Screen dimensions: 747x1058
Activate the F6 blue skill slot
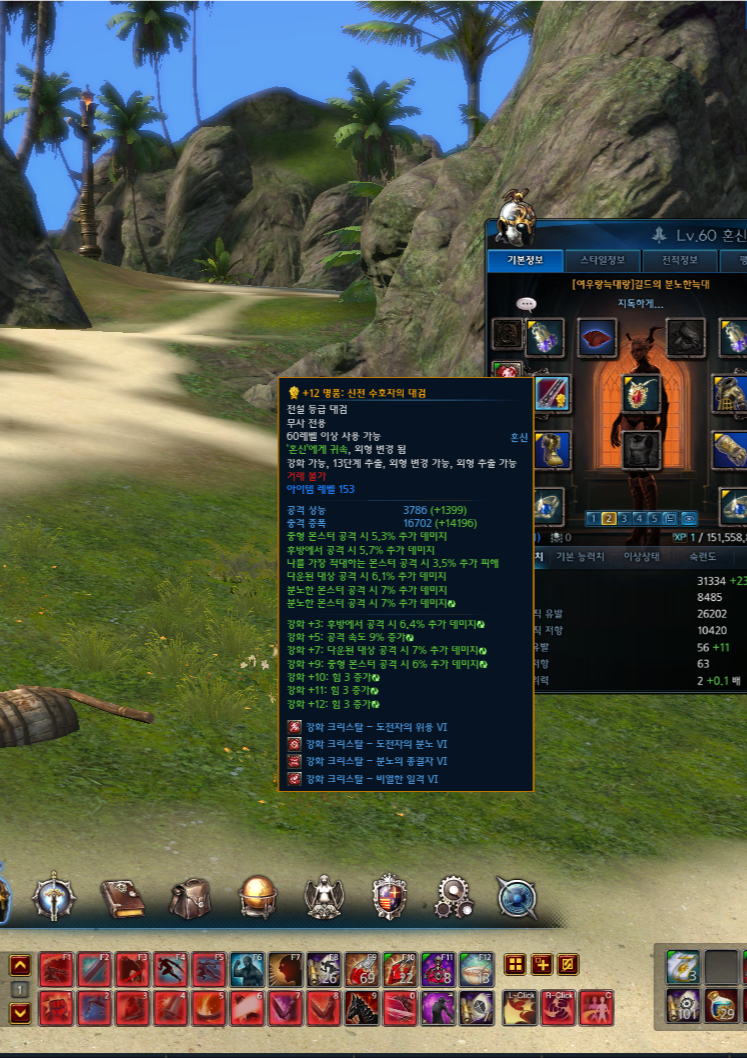[x=247, y=969]
